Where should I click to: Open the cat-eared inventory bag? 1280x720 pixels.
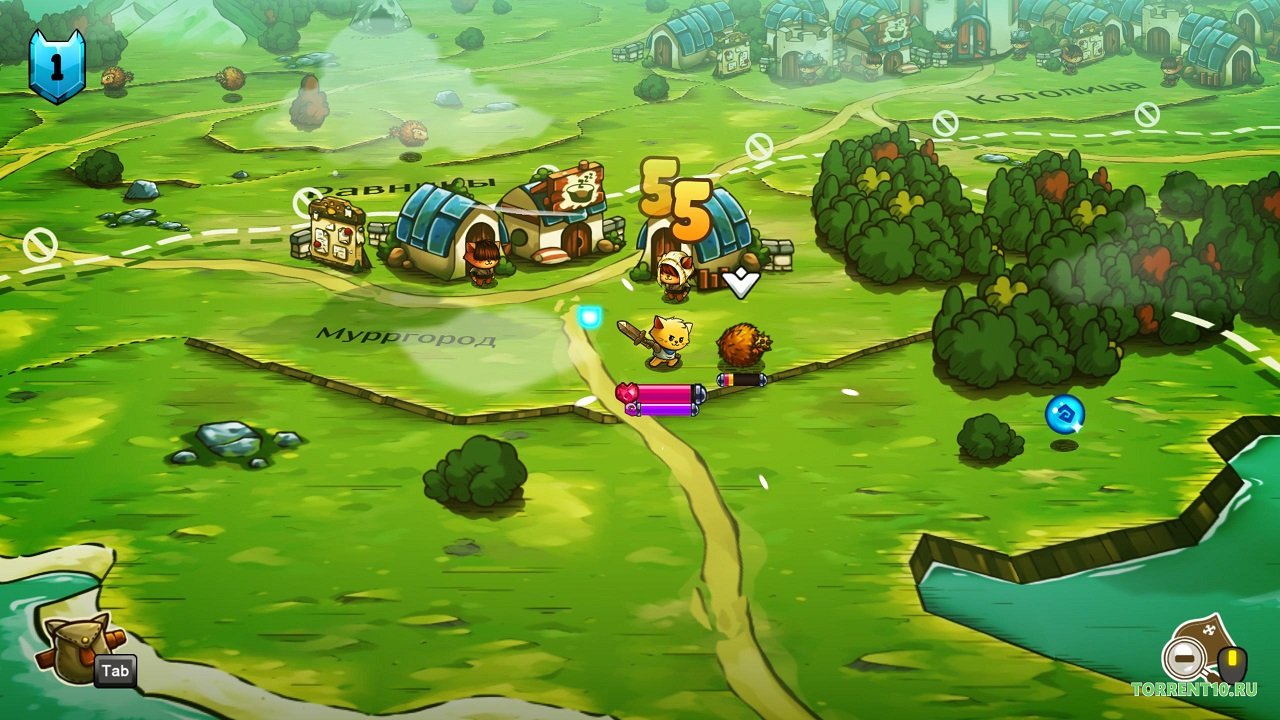click(73, 646)
